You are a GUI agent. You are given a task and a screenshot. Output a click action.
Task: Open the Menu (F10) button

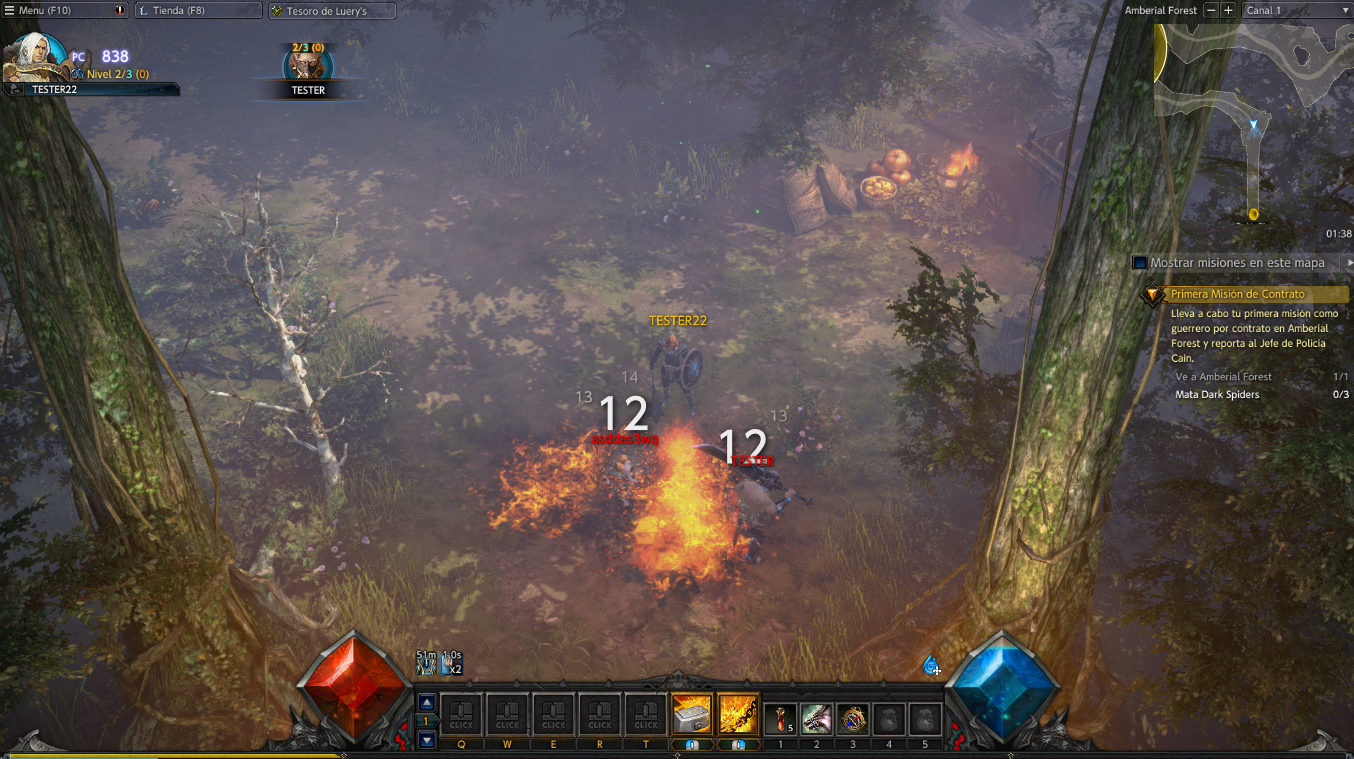tap(60, 11)
